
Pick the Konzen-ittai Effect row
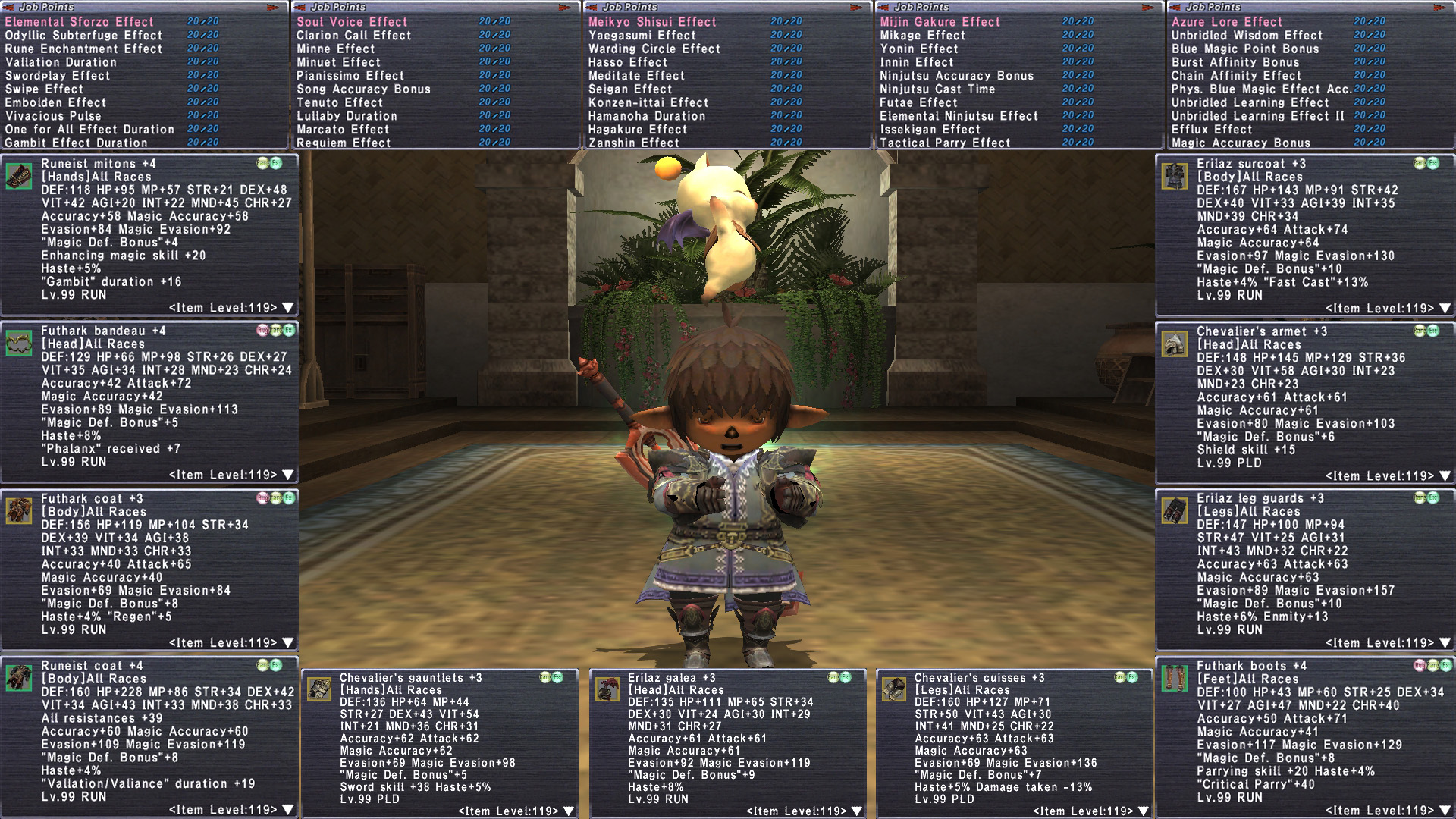click(x=648, y=102)
